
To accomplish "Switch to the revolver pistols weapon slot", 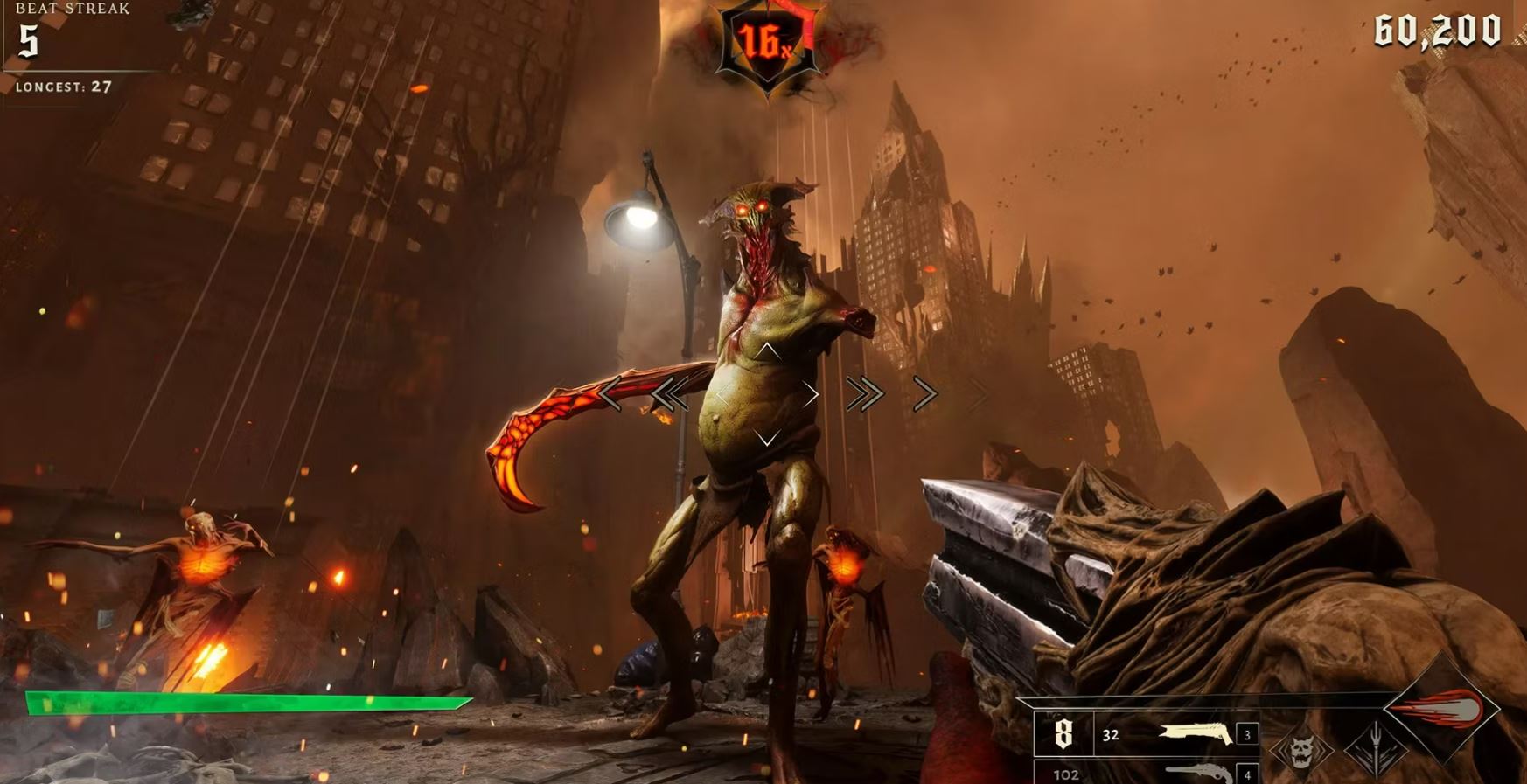I will point(1198,773).
